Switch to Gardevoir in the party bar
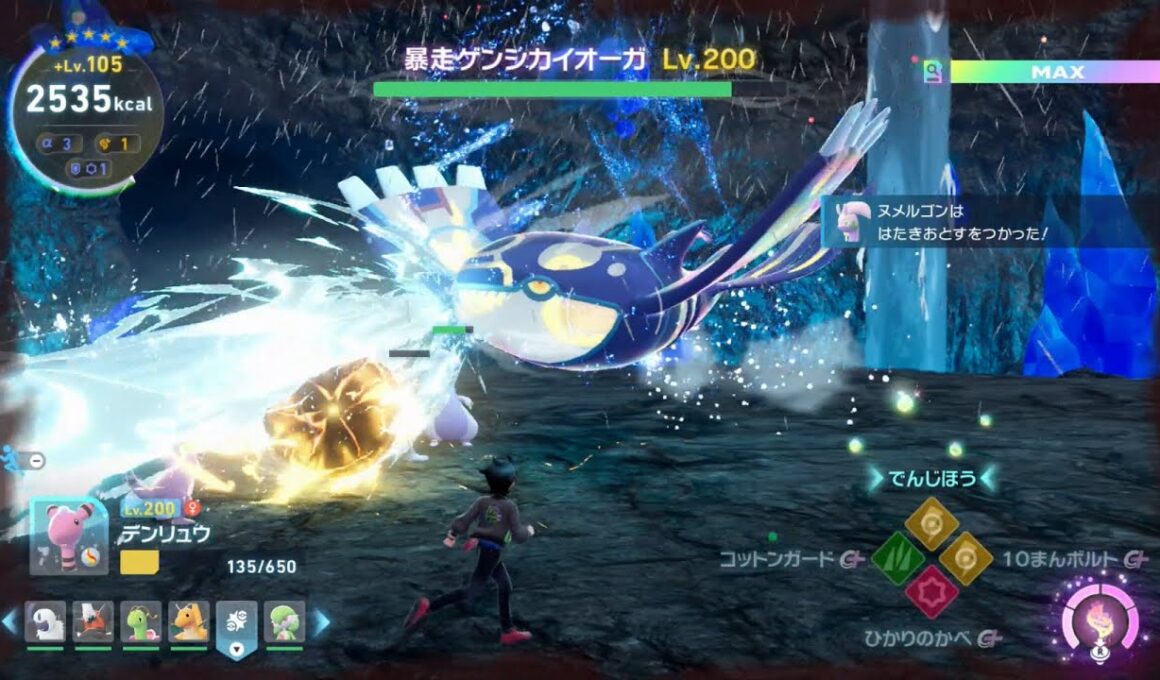 [x=285, y=622]
